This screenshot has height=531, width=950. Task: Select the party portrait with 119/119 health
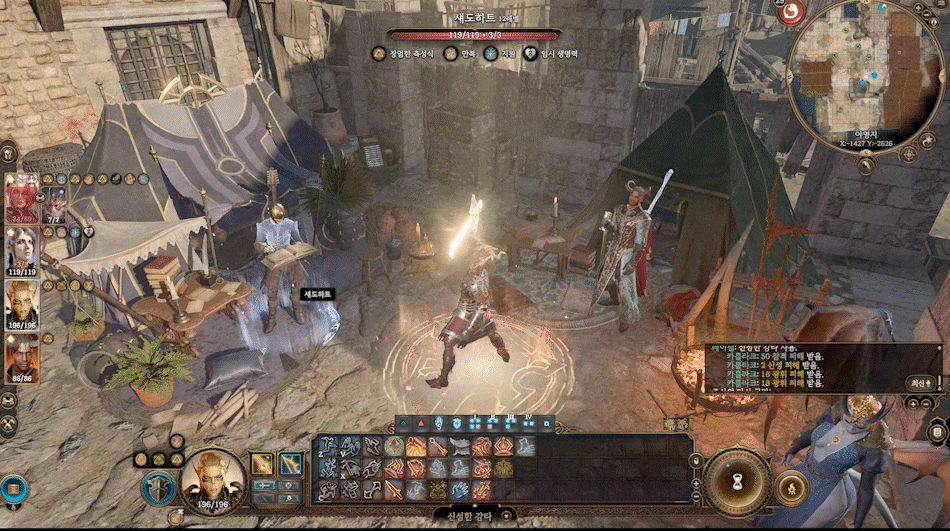[x=22, y=248]
